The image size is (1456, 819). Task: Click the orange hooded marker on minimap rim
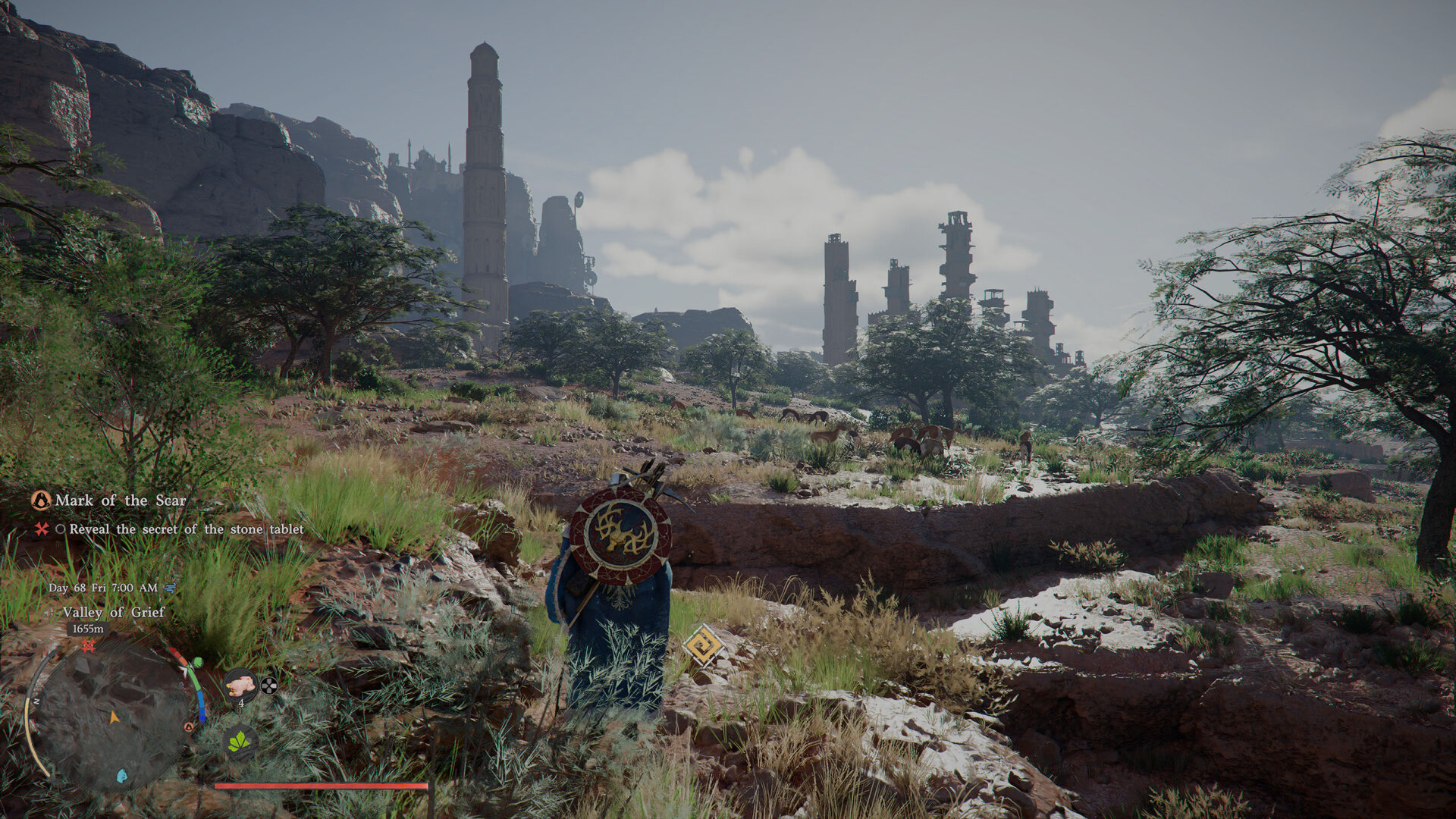pos(189,727)
